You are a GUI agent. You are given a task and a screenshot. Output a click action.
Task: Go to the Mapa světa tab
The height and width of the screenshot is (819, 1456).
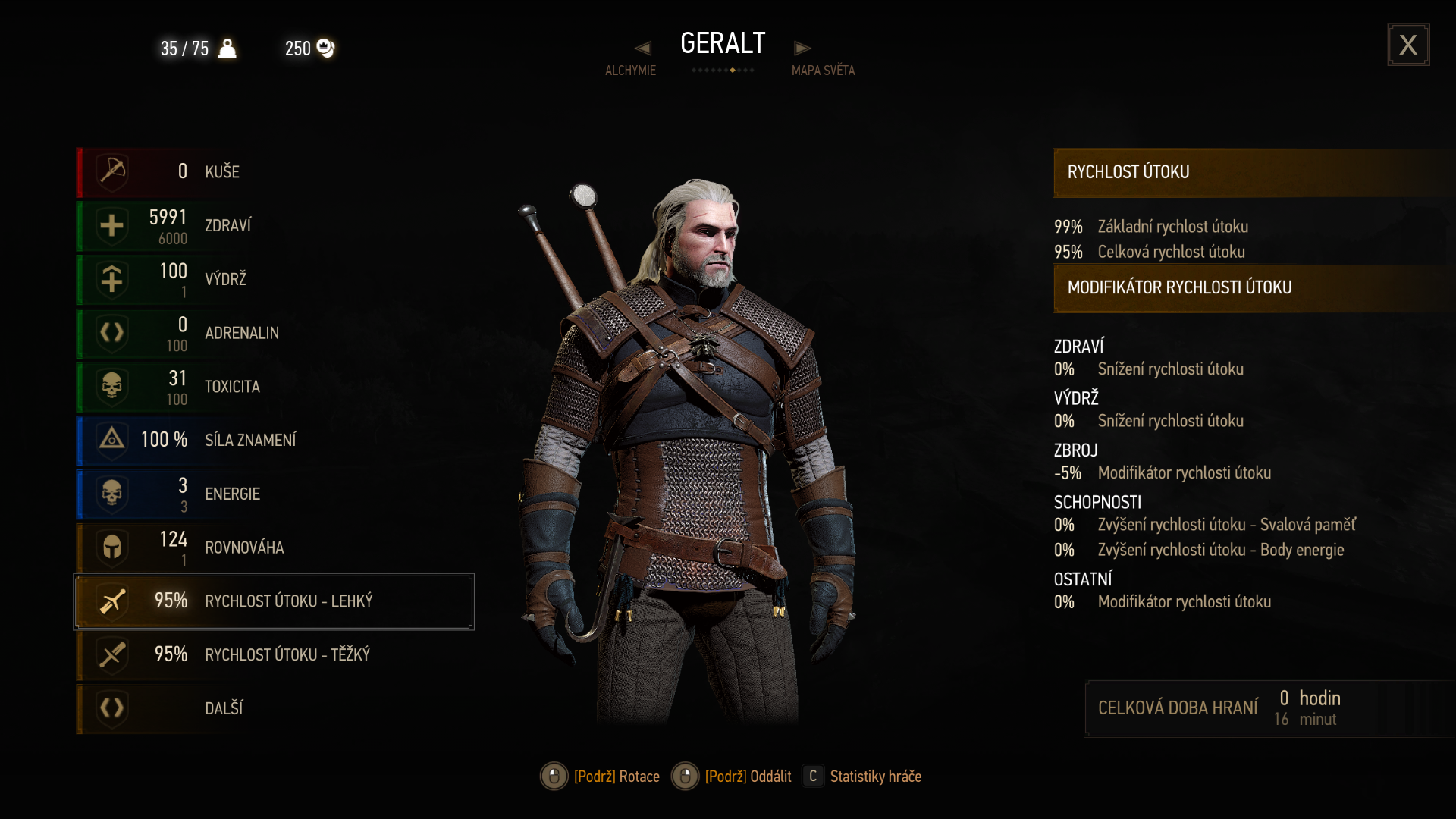pyautogui.click(x=823, y=71)
